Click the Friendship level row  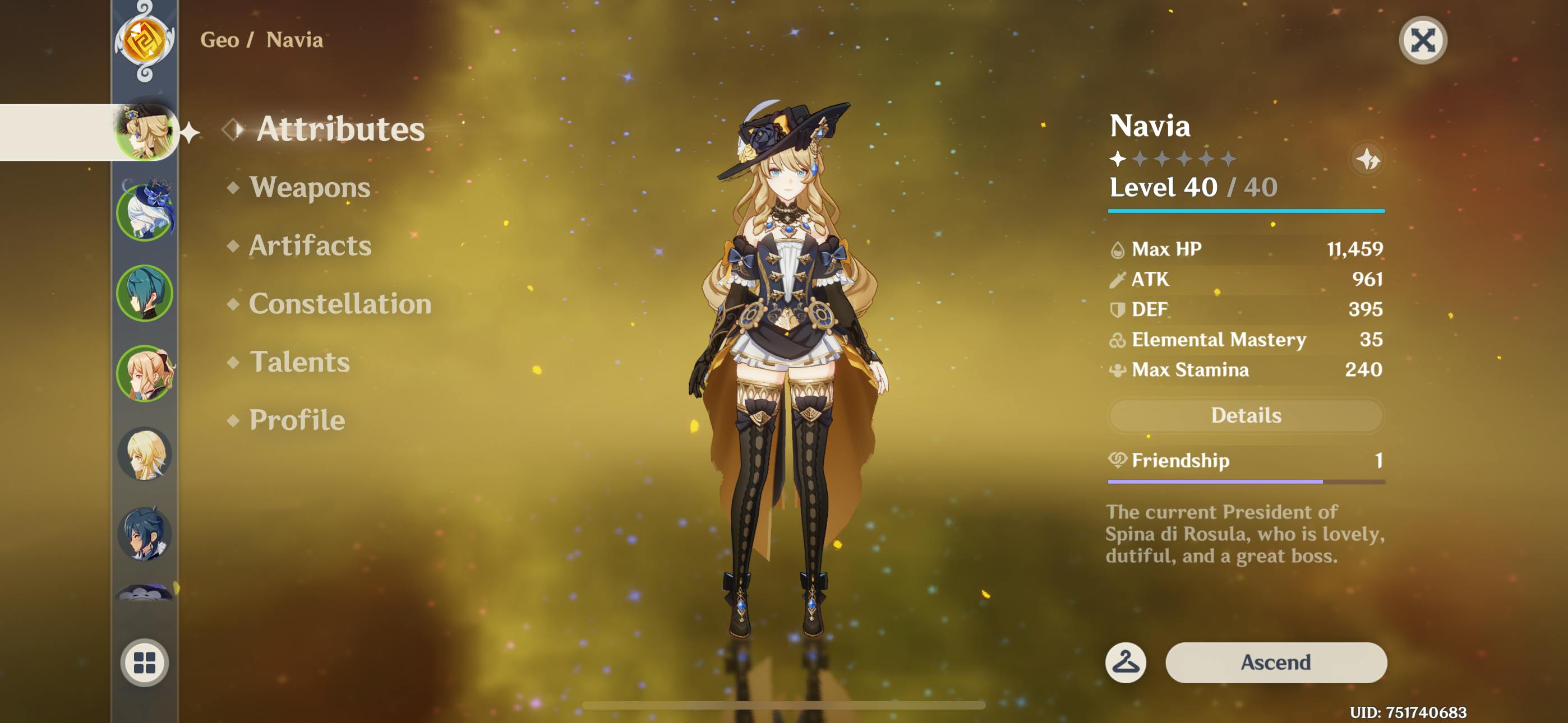1246,461
